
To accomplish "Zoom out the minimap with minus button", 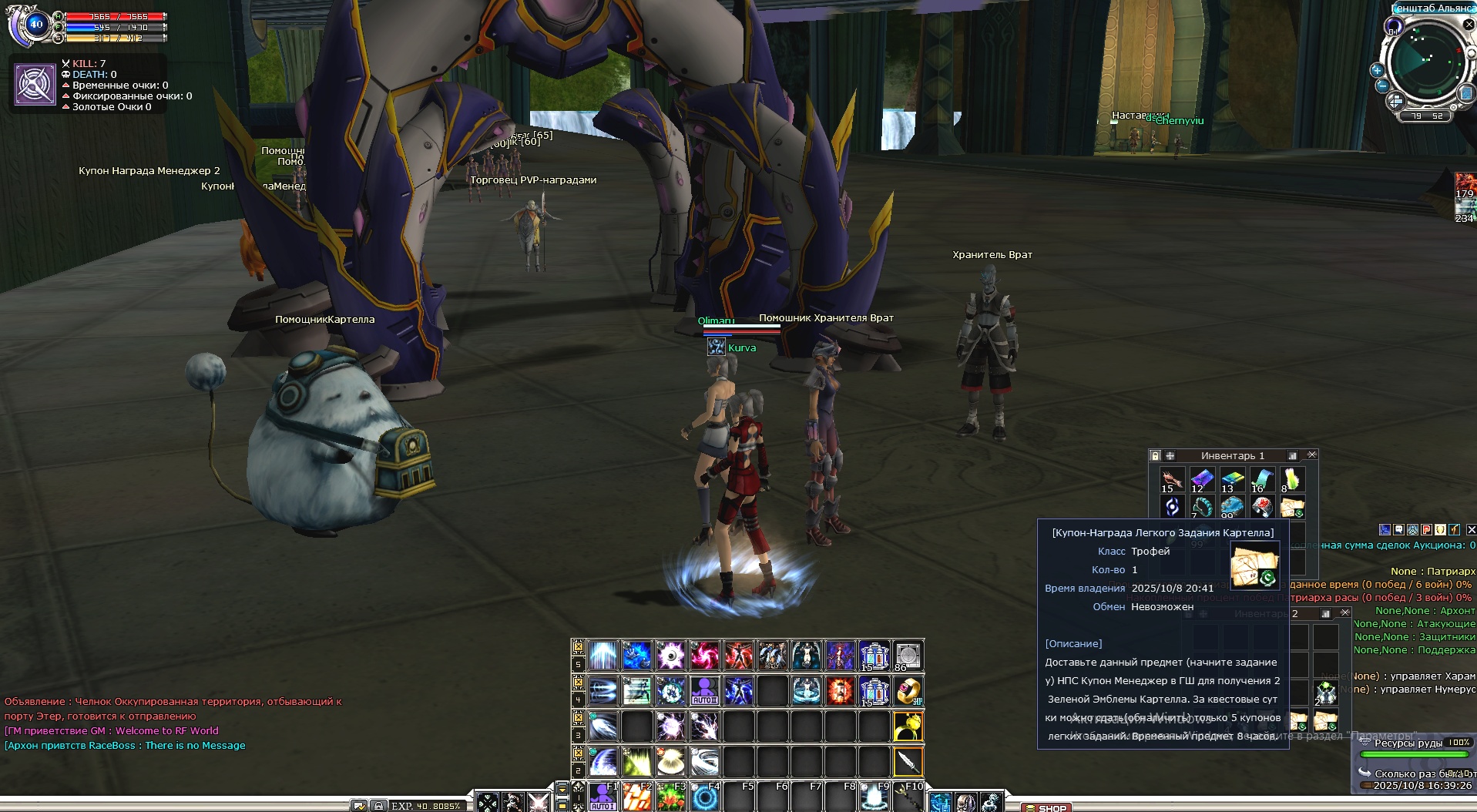I will click(x=1382, y=85).
